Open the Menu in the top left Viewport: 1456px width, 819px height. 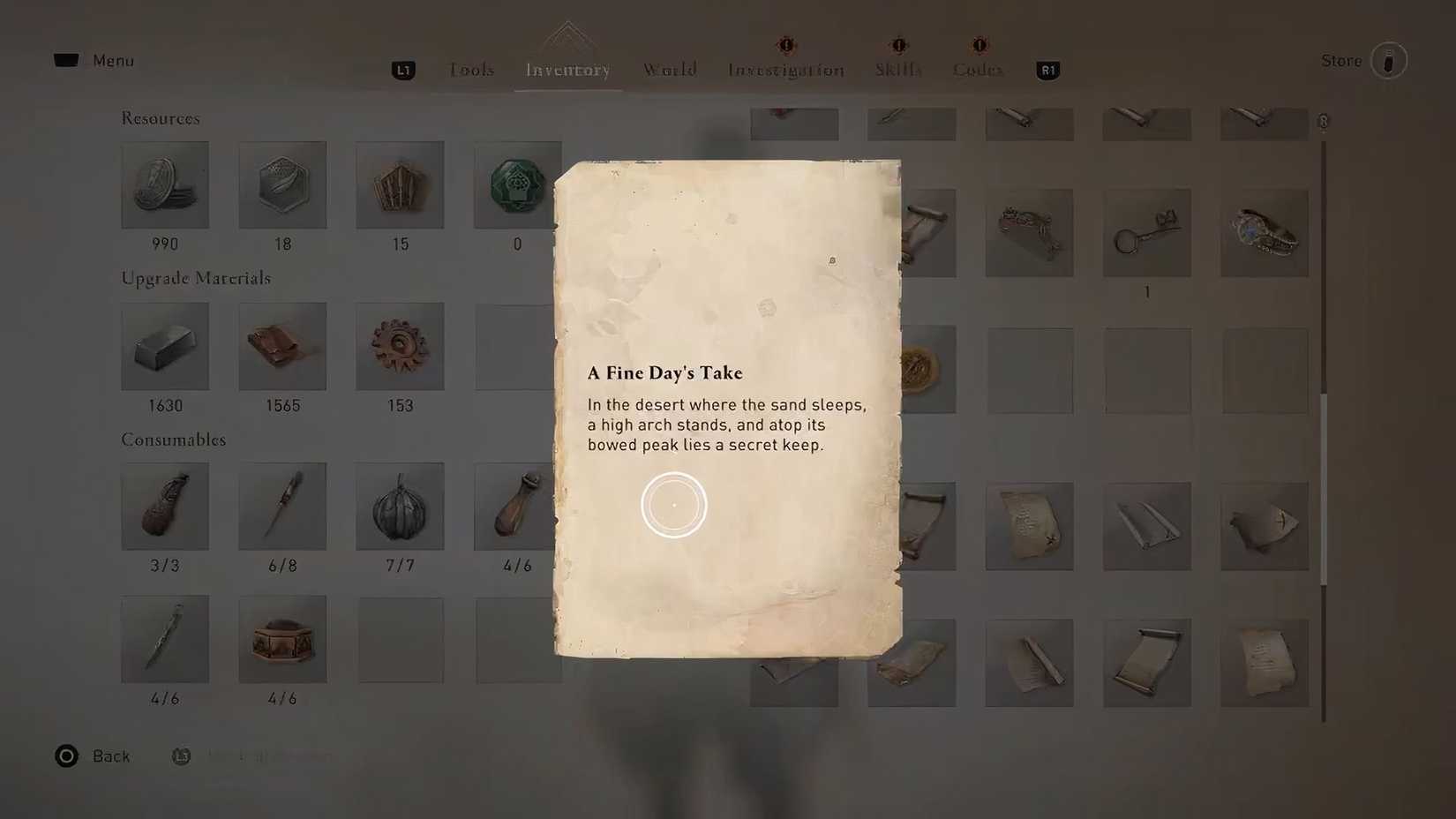(98, 60)
